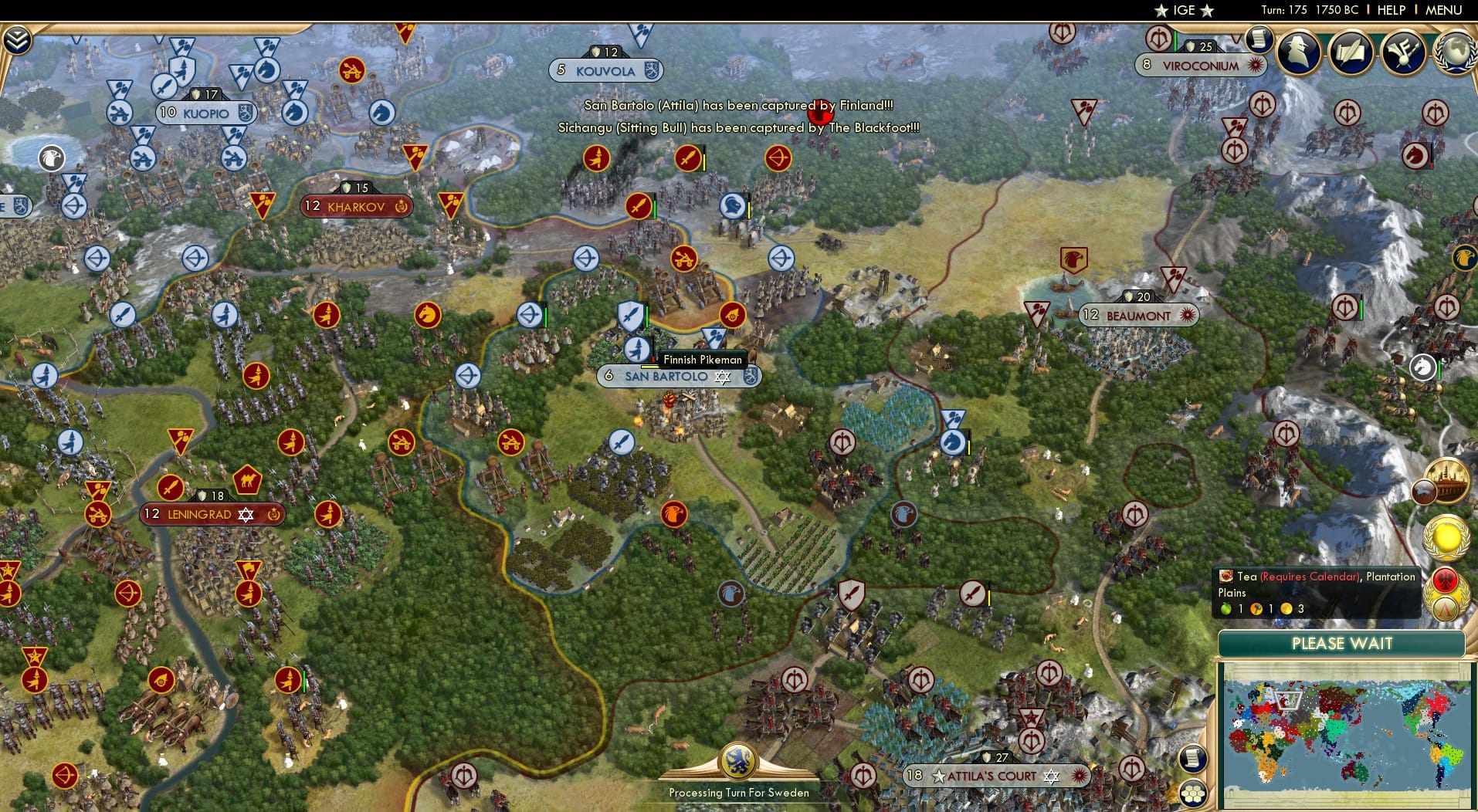Screen dimensions: 1478x812
Task: Open the Espionage overview spy icon
Action: (1297, 52)
